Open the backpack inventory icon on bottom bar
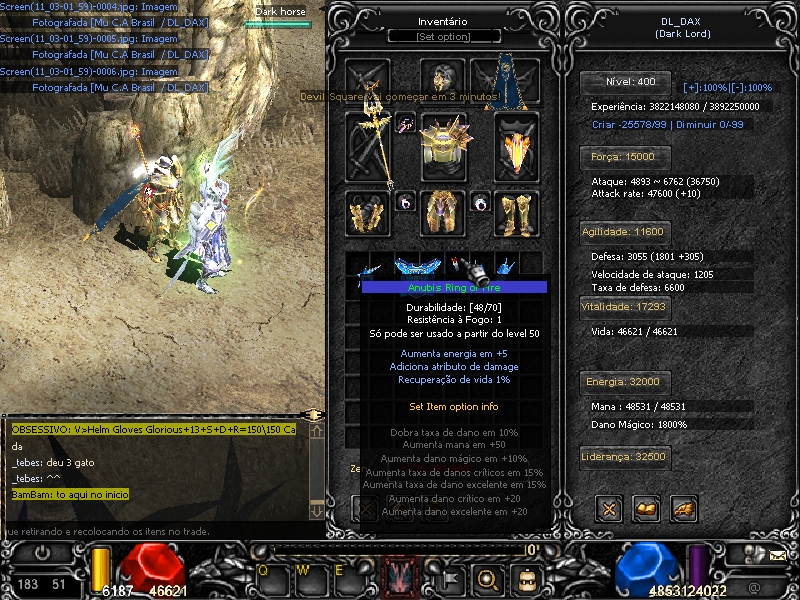800x600 pixels. pos(525,577)
